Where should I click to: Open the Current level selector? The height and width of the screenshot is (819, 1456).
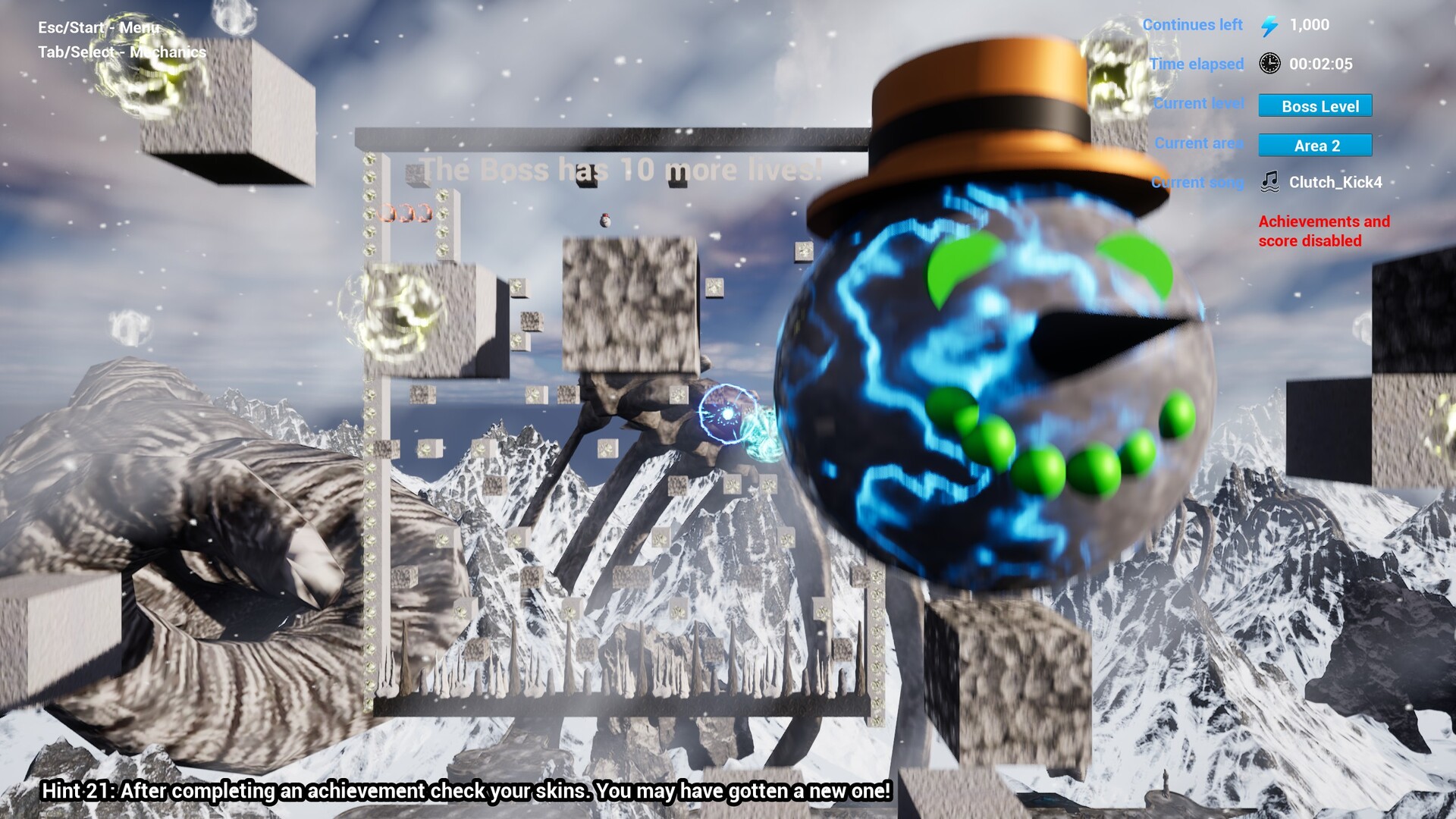click(1199, 104)
